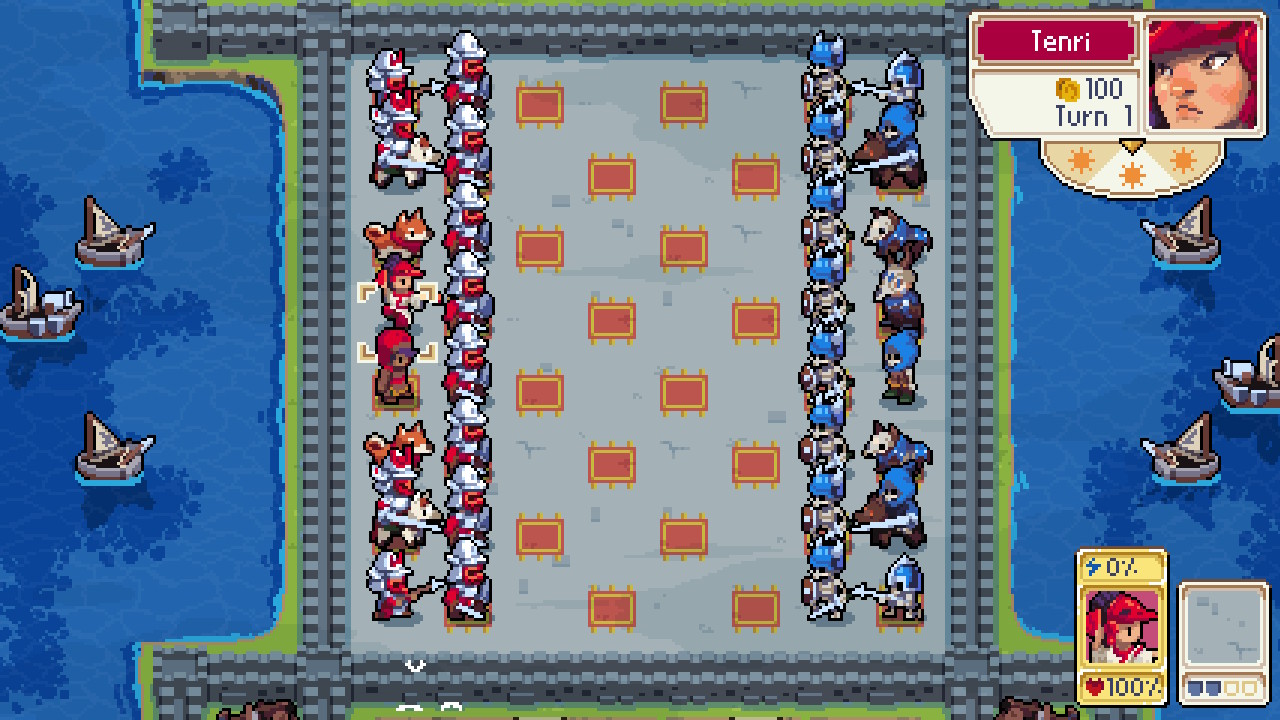
Task: Click the lightning groove icon on the unit card
Action: [x=1094, y=566]
